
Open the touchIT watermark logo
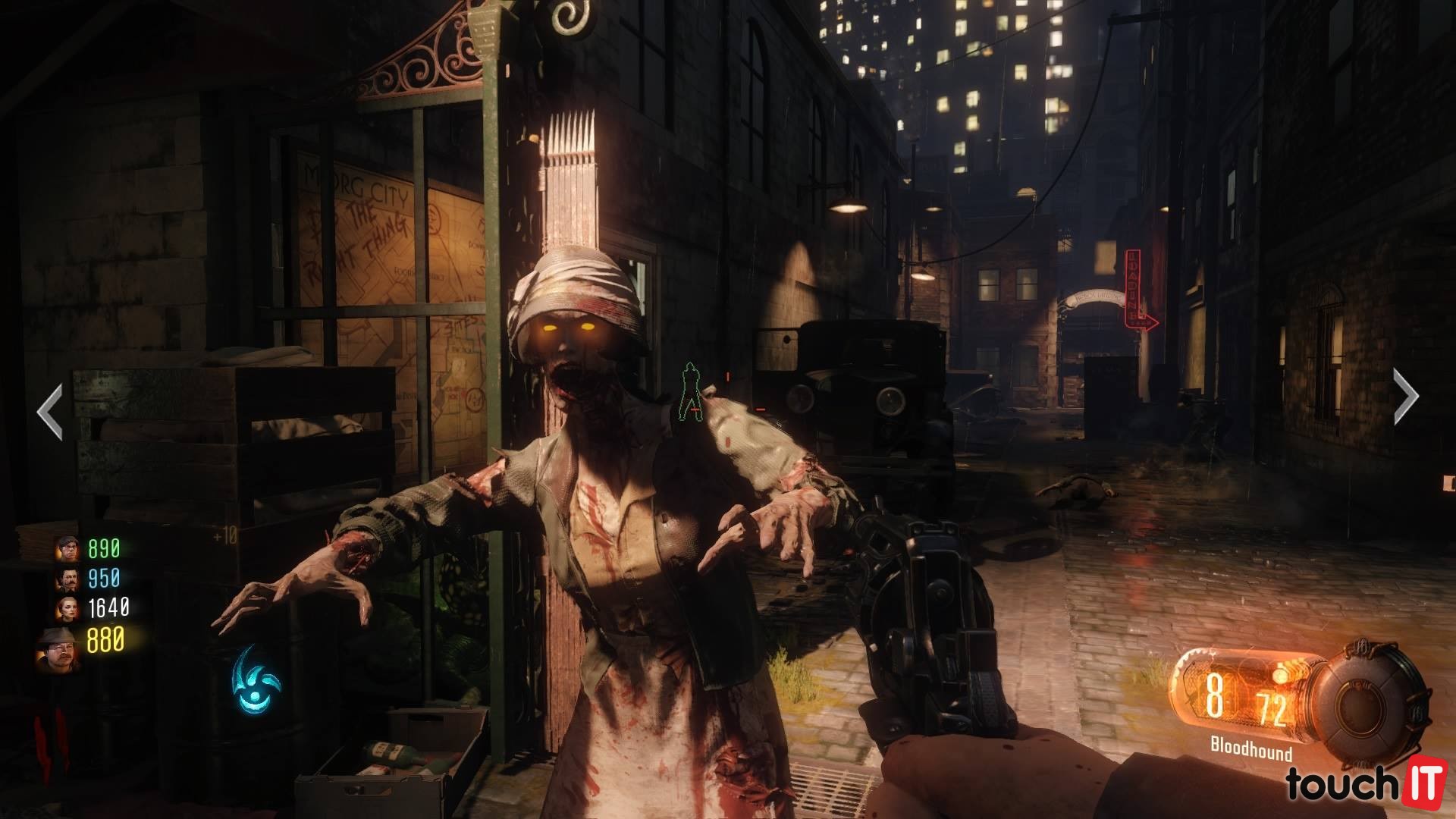click(x=1364, y=785)
